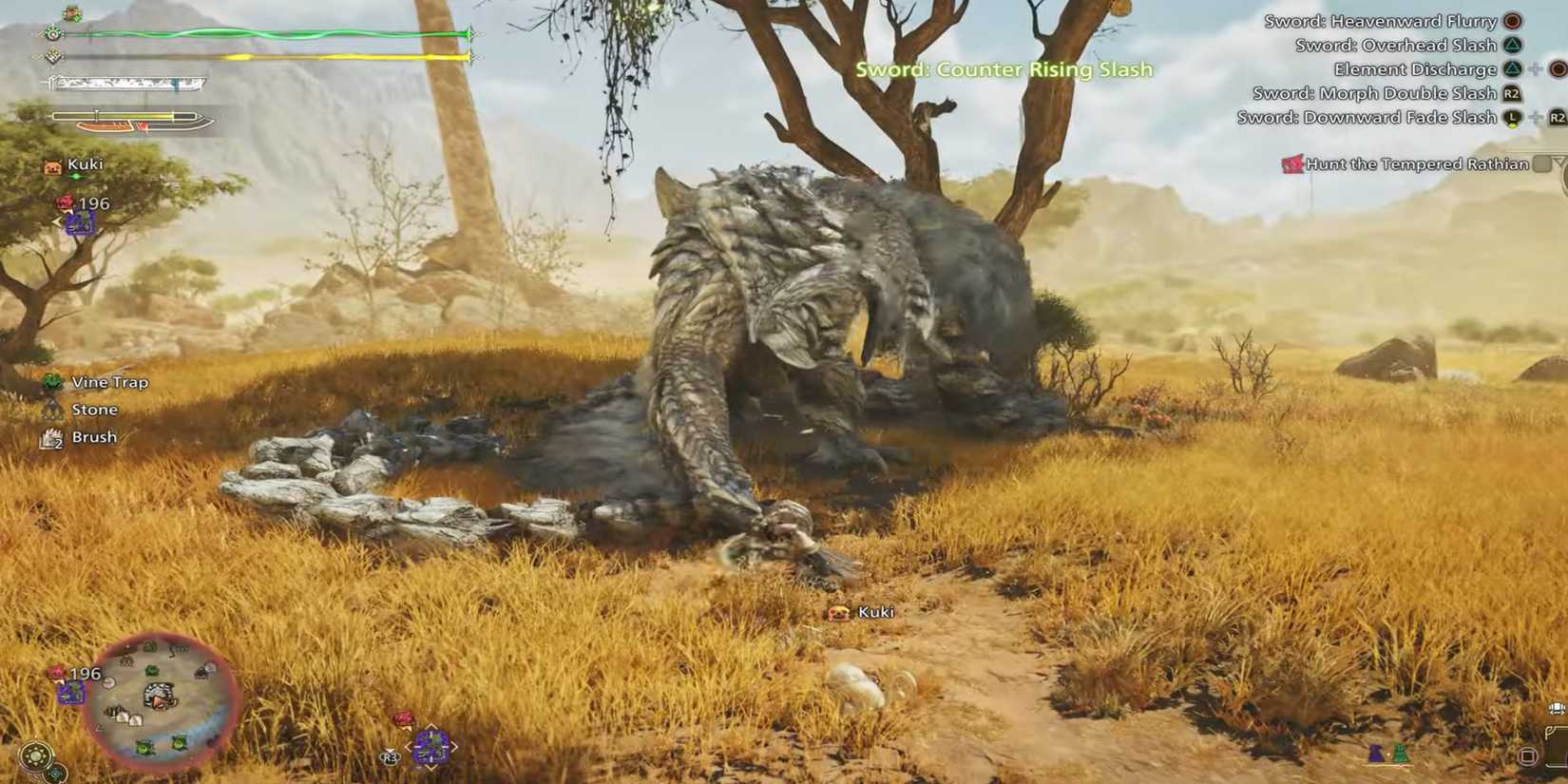Click the circle button prompt beside Heavenward Flurry
The width and height of the screenshot is (1568, 784).
pos(1512,20)
